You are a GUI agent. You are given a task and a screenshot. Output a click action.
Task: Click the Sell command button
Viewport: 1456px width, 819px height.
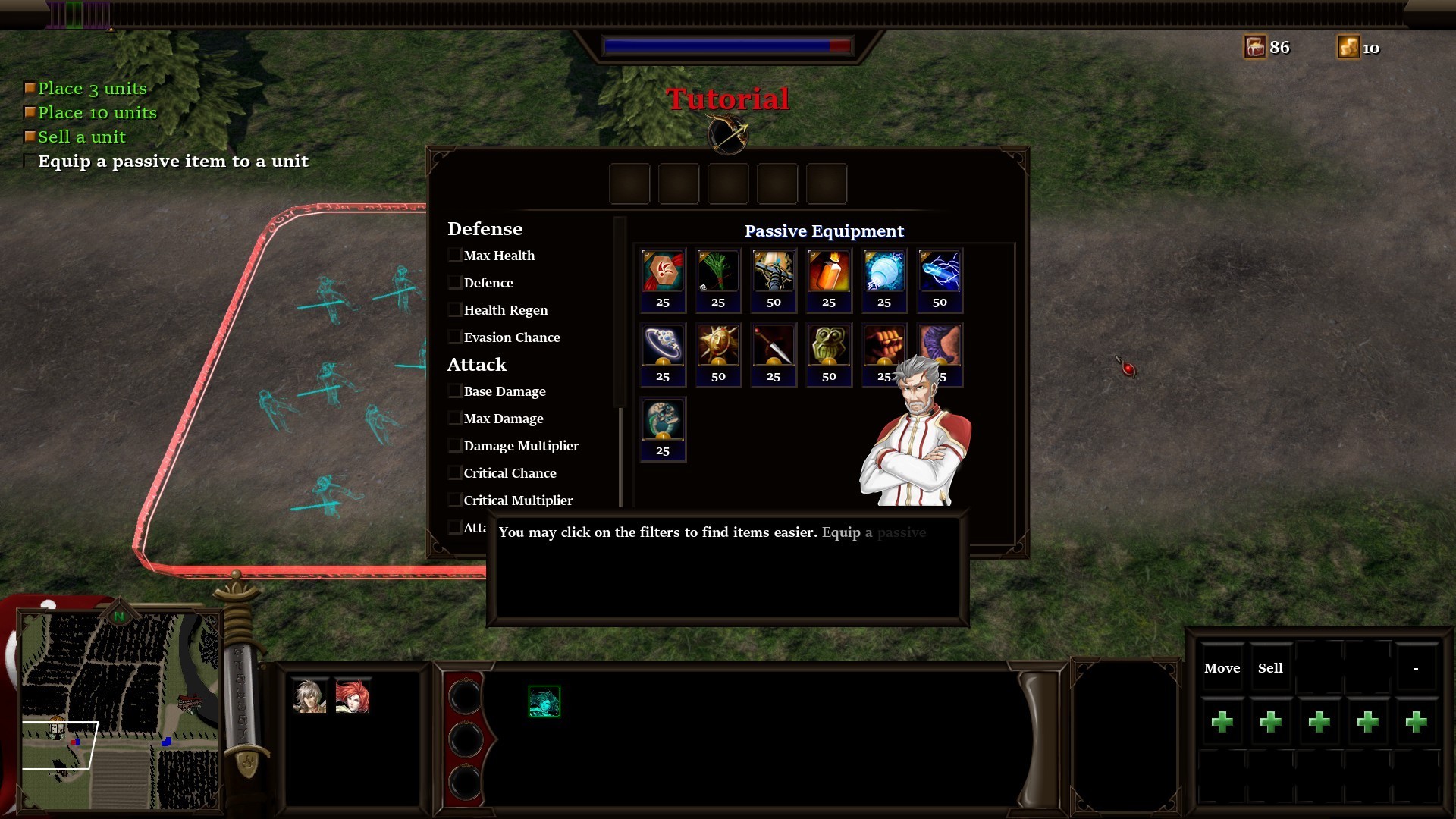[1270, 668]
